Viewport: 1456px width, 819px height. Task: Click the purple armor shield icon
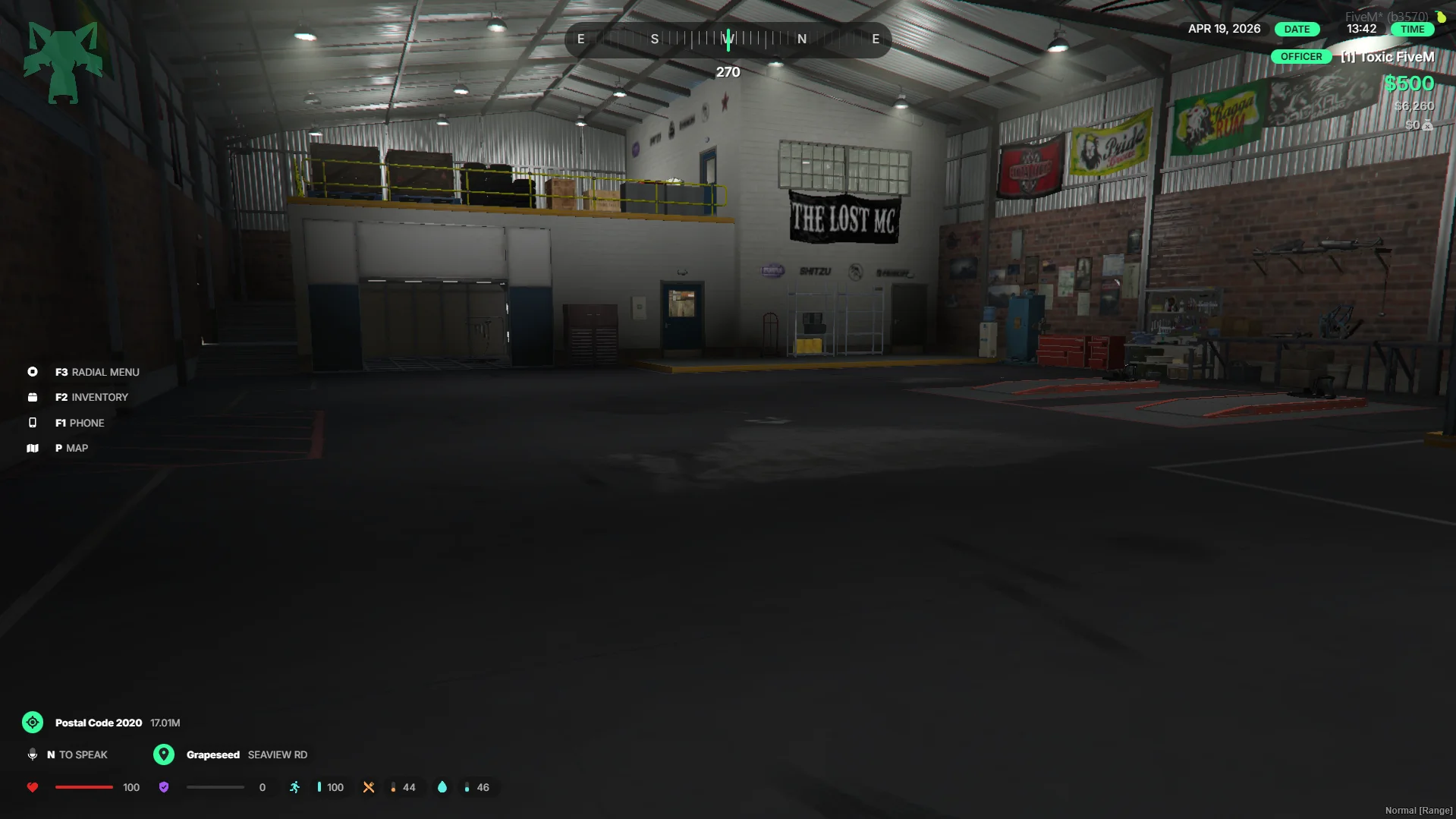(x=164, y=787)
